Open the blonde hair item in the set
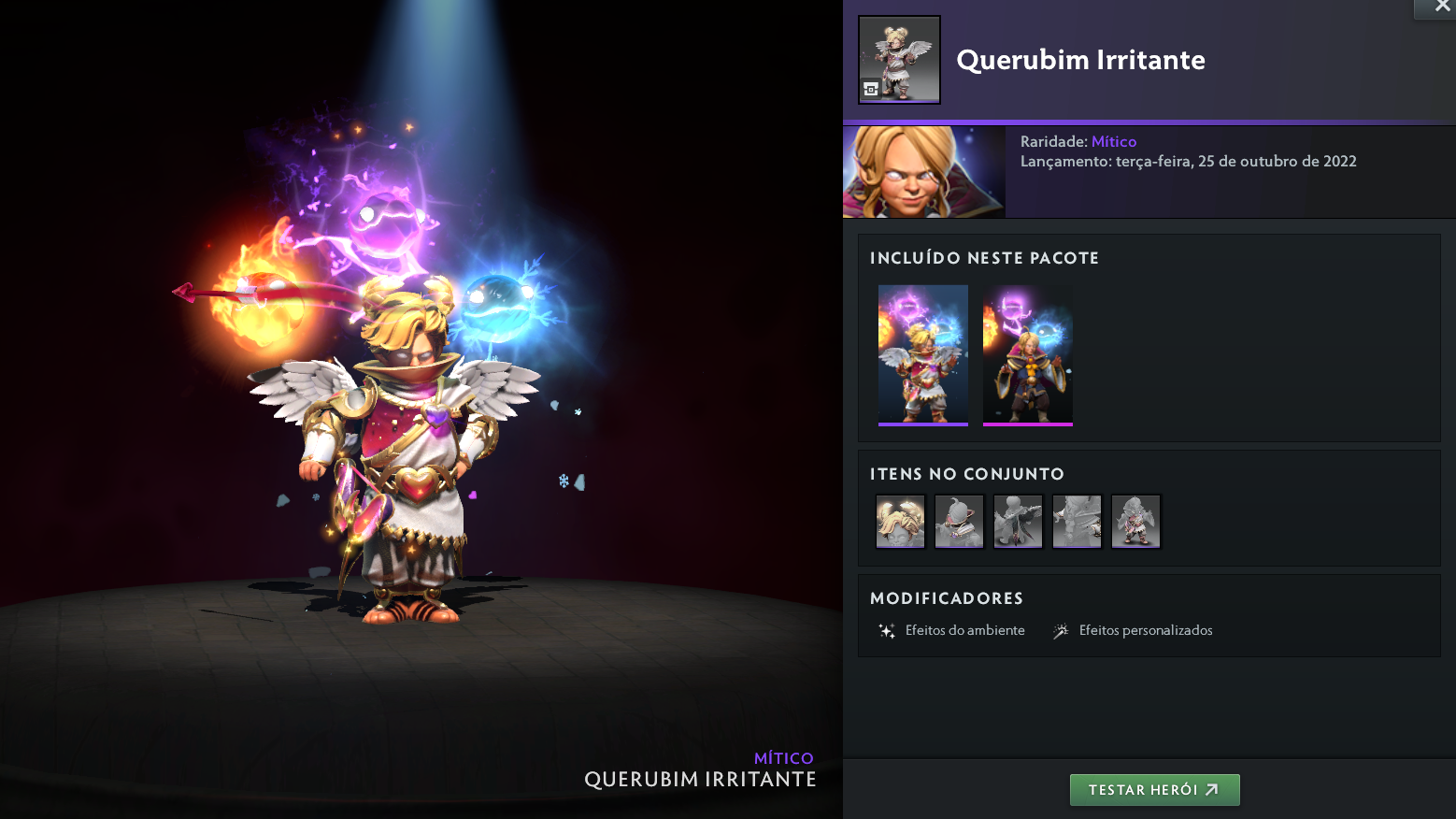 tap(900, 522)
